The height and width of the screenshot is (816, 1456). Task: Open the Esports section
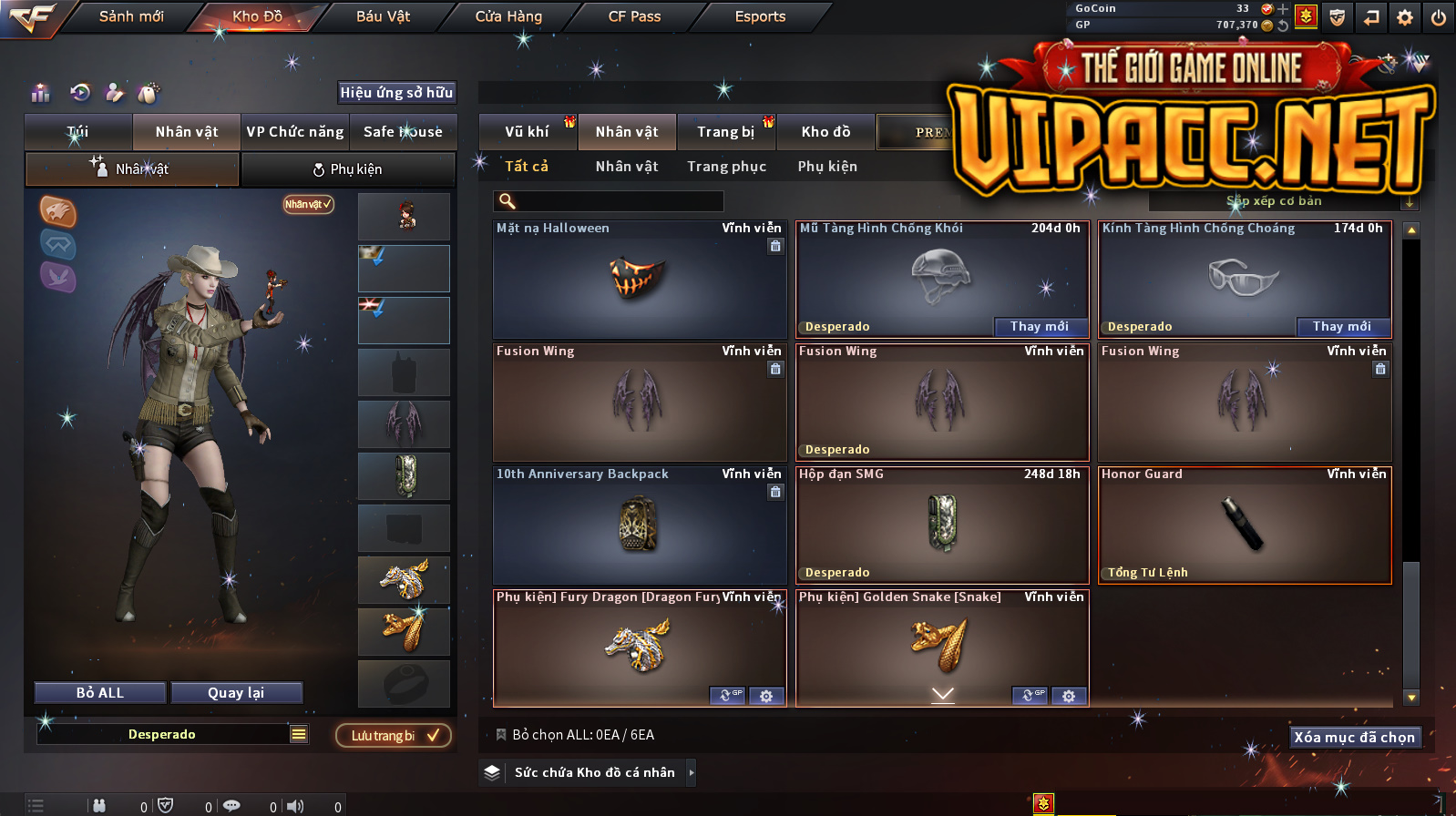coord(760,16)
